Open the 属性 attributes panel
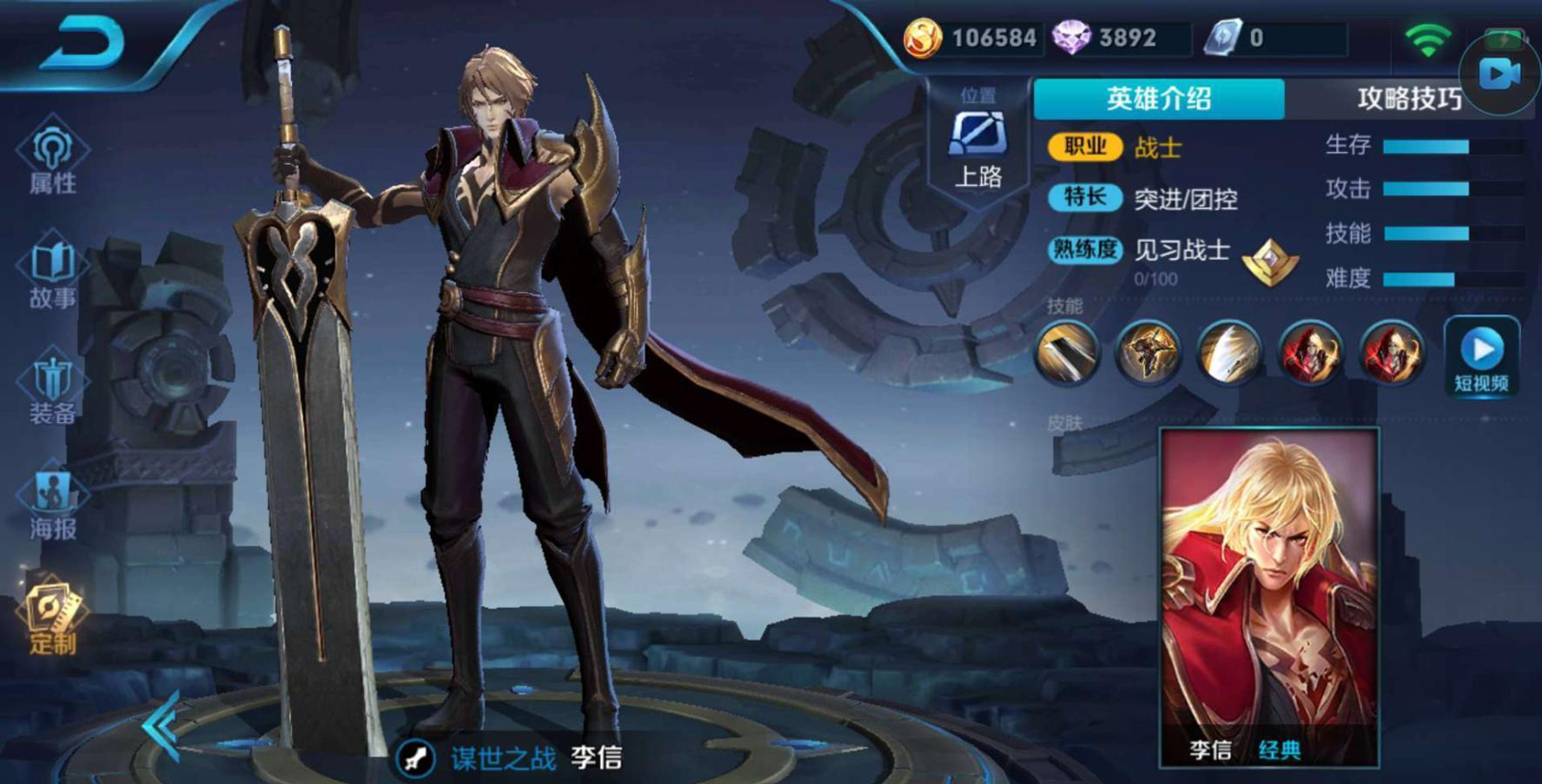Screen dimensions: 1542x784 pyautogui.click(x=52, y=158)
